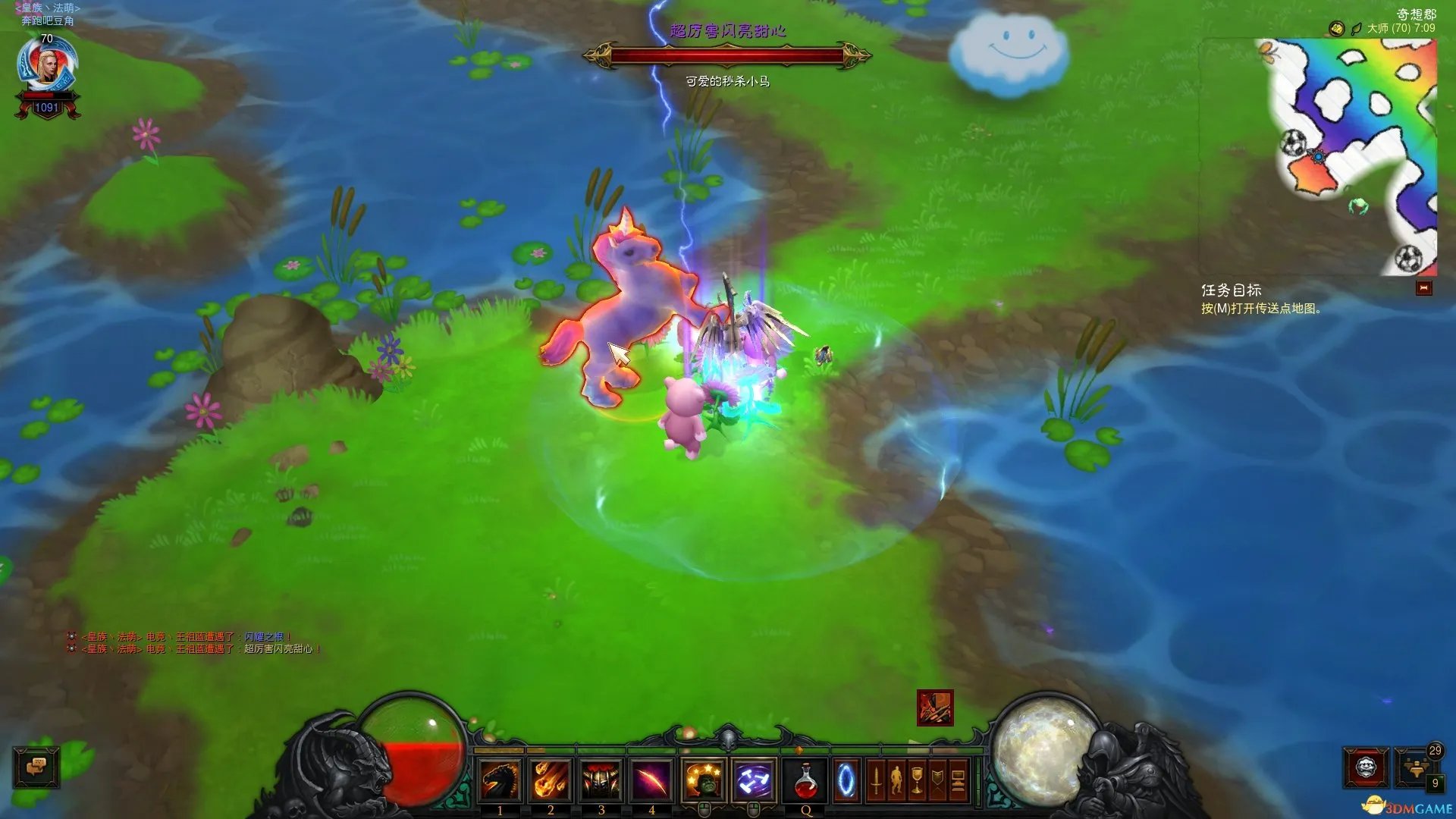Cast the falling fireballs skill in slot 2
This screenshot has height=819, width=1456.
coord(551,780)
